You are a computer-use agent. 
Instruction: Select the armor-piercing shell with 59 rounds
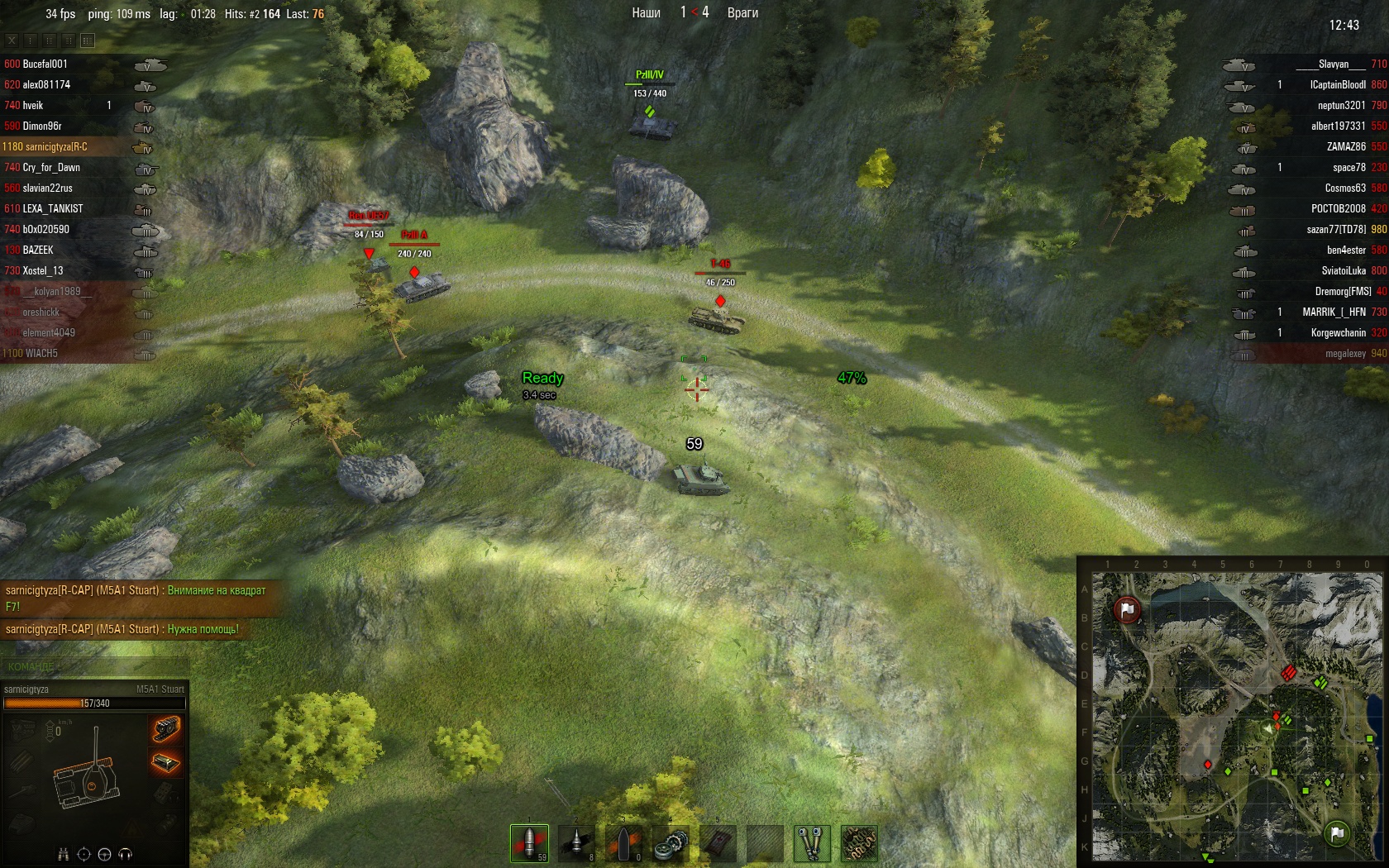tap(529, 842)
